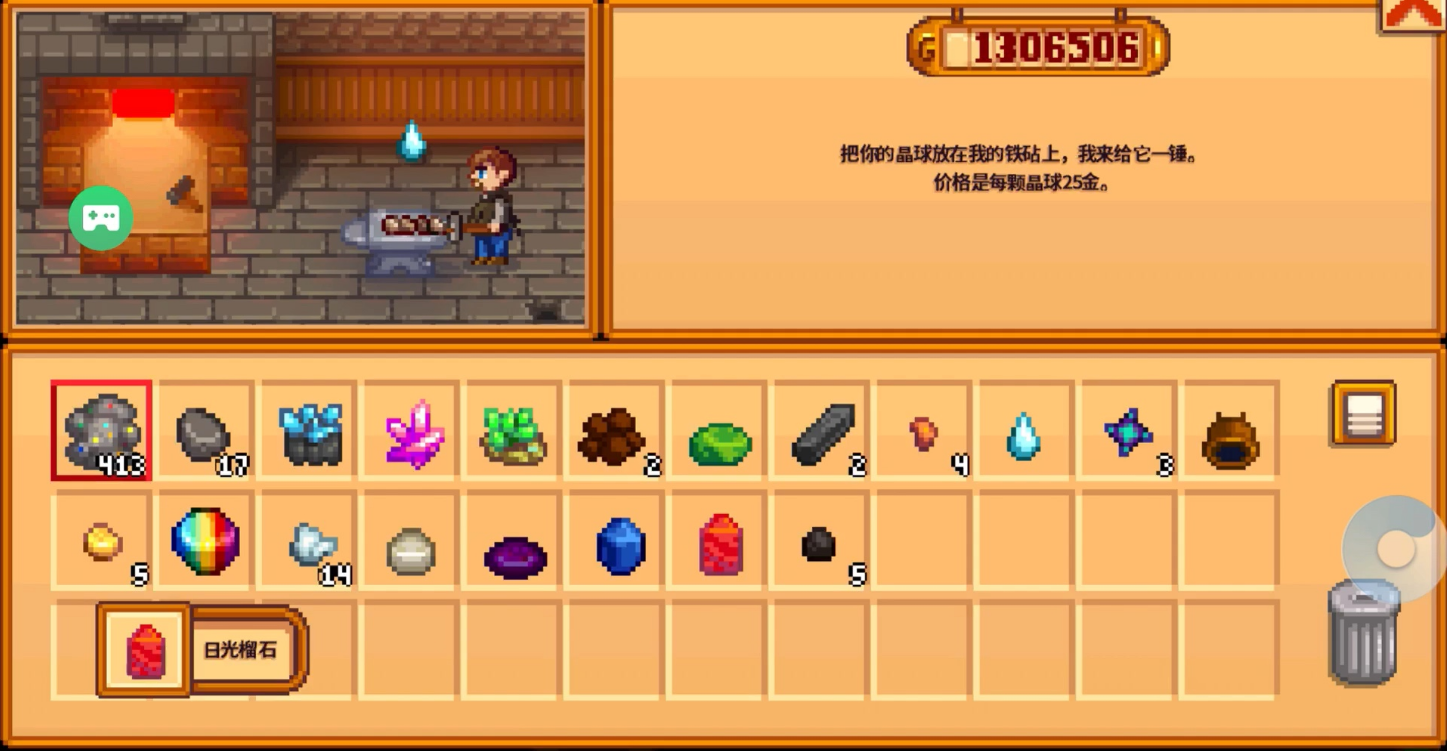This screenshot has width=1447, height=751.
Task: Select the small copper ore stack of 4
Action: point(924,434)
